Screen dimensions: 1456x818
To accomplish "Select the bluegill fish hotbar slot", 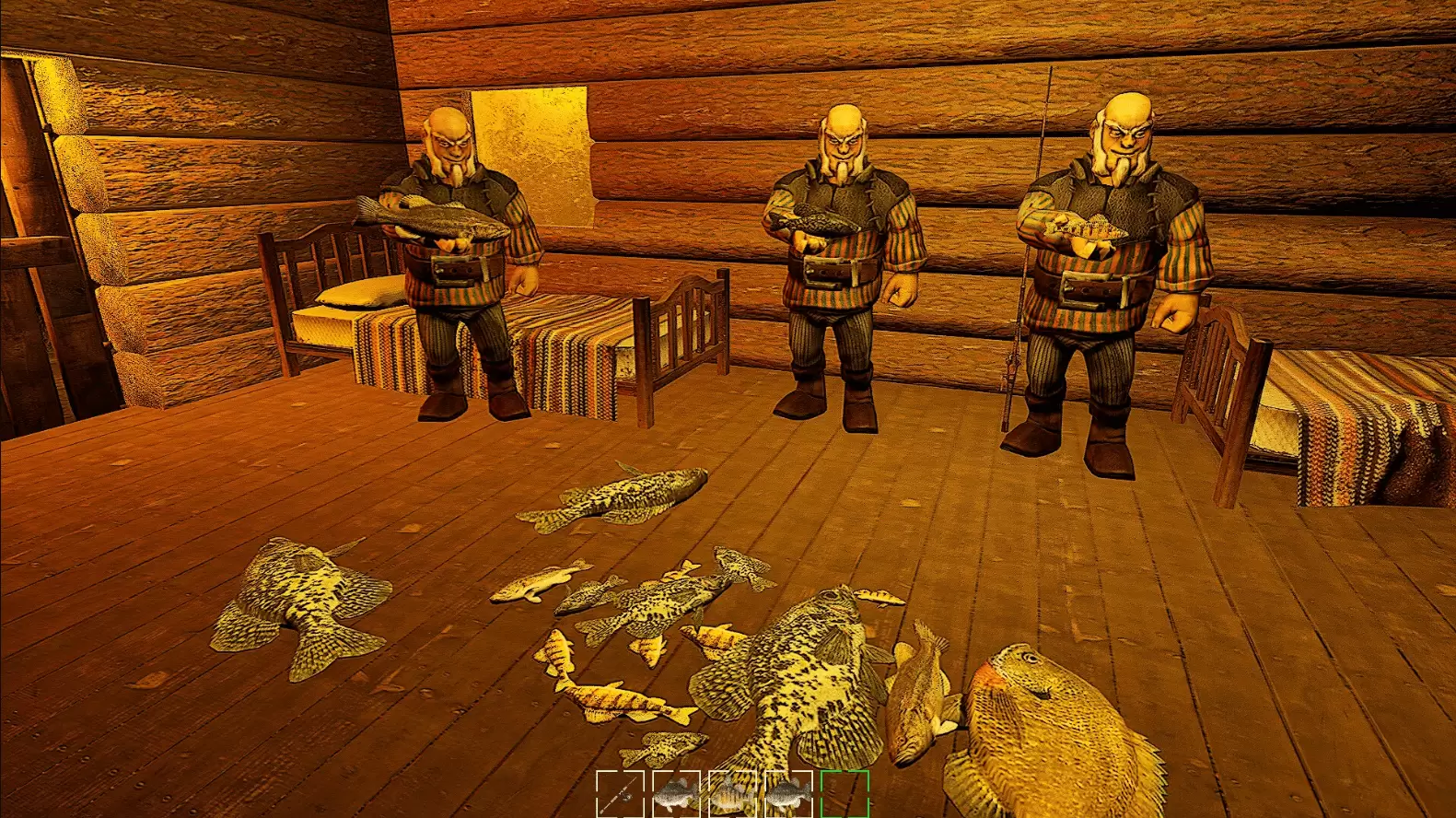I will tap(732, 794).
